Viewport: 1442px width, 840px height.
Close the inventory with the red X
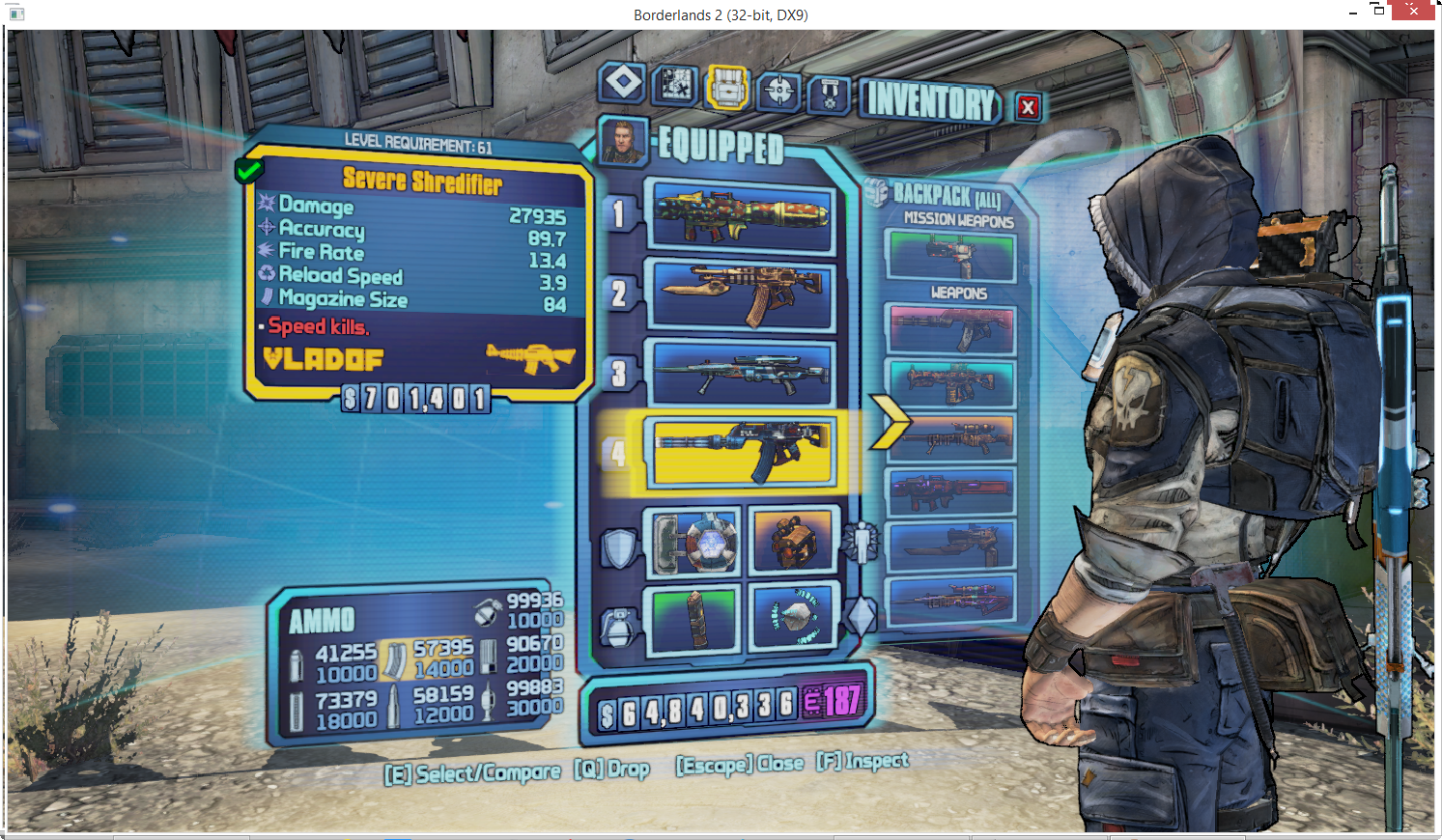(x=1028, y=107)
